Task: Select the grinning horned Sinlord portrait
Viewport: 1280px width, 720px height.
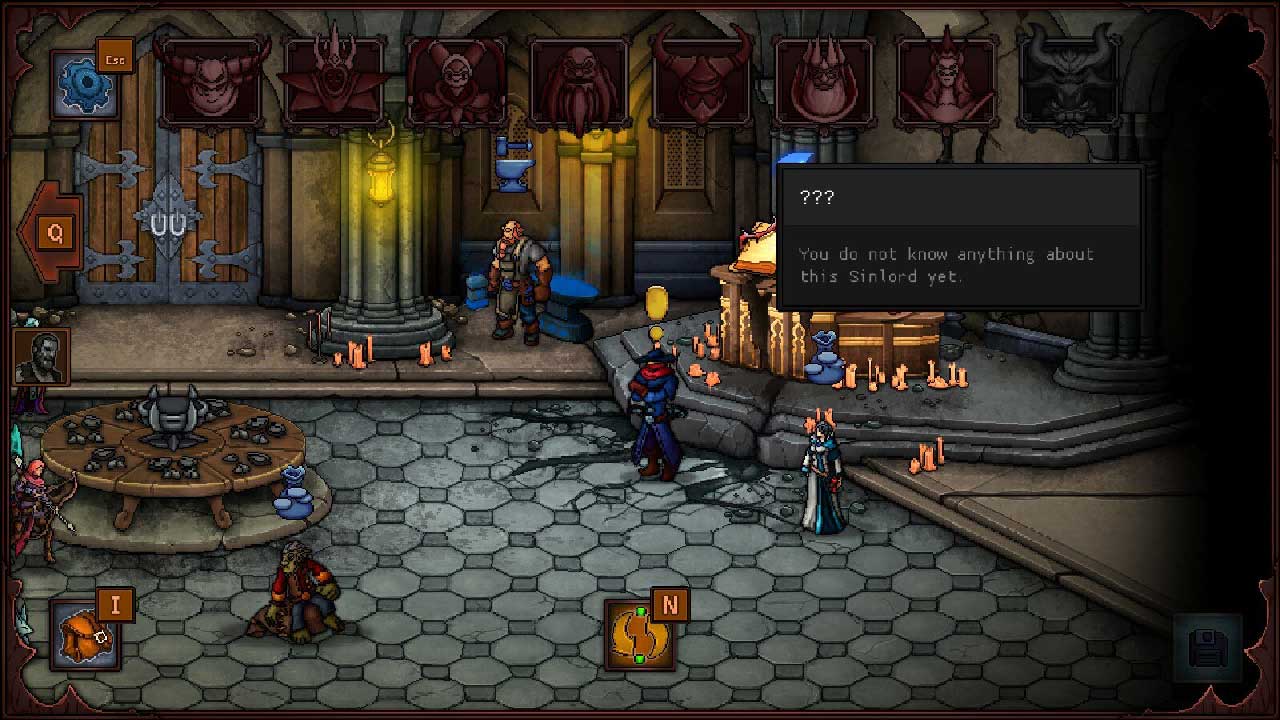Action: pyautogui.click(x=211, y=82)
